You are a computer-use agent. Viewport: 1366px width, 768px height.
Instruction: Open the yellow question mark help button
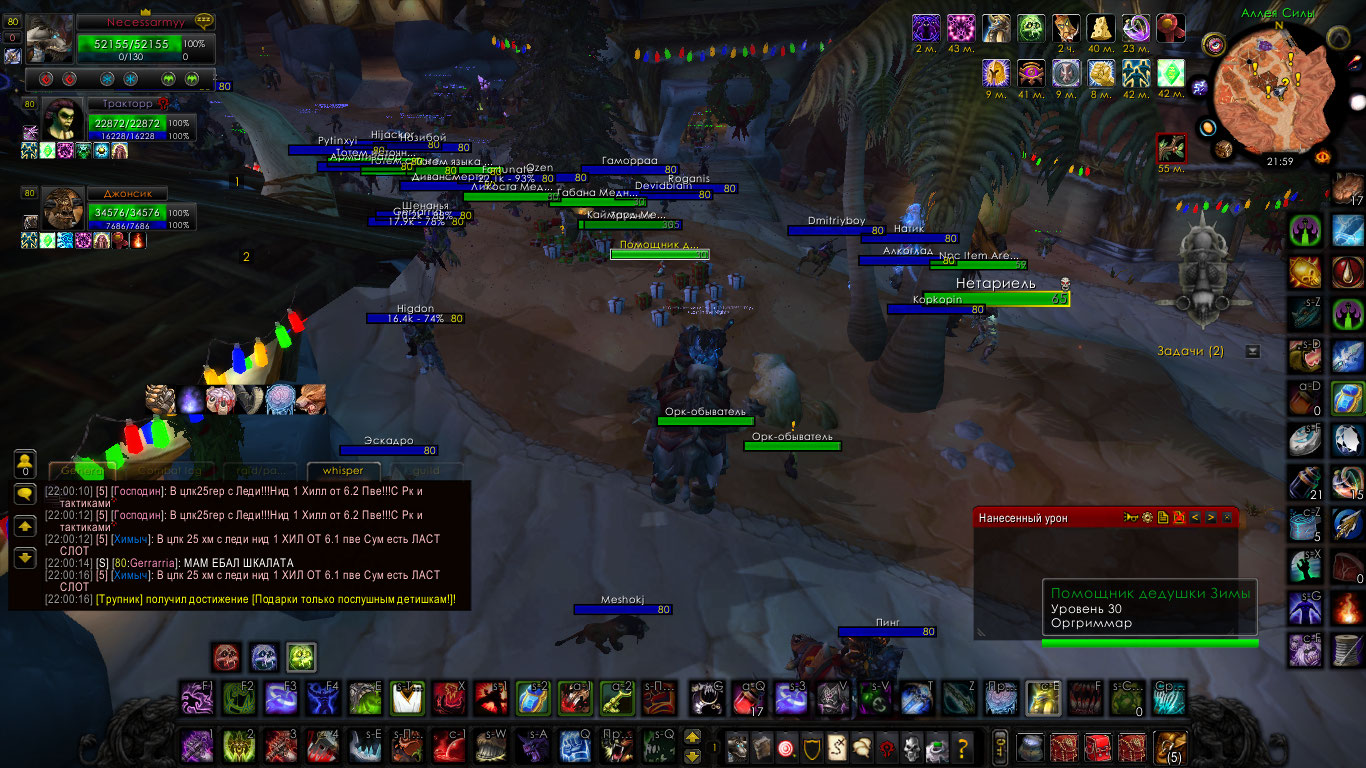pos(963,746)
